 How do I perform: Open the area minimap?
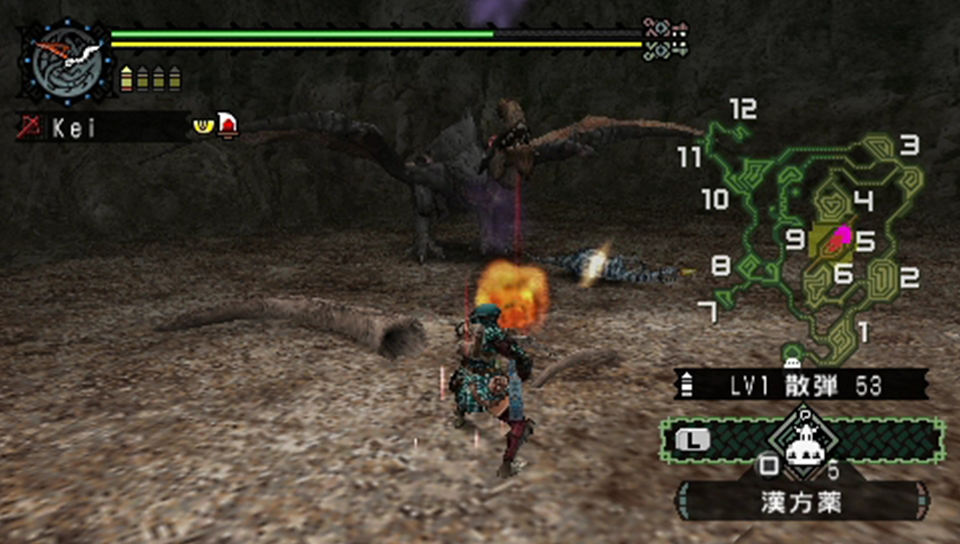tap(815, 235)
